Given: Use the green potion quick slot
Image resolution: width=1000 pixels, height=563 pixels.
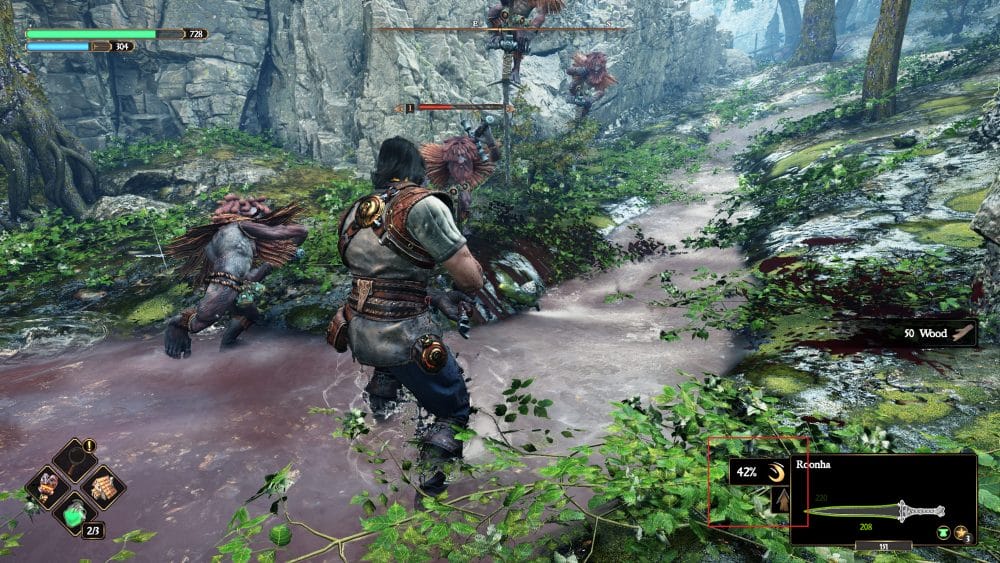Looking at the screenshot, I should 75,514.
